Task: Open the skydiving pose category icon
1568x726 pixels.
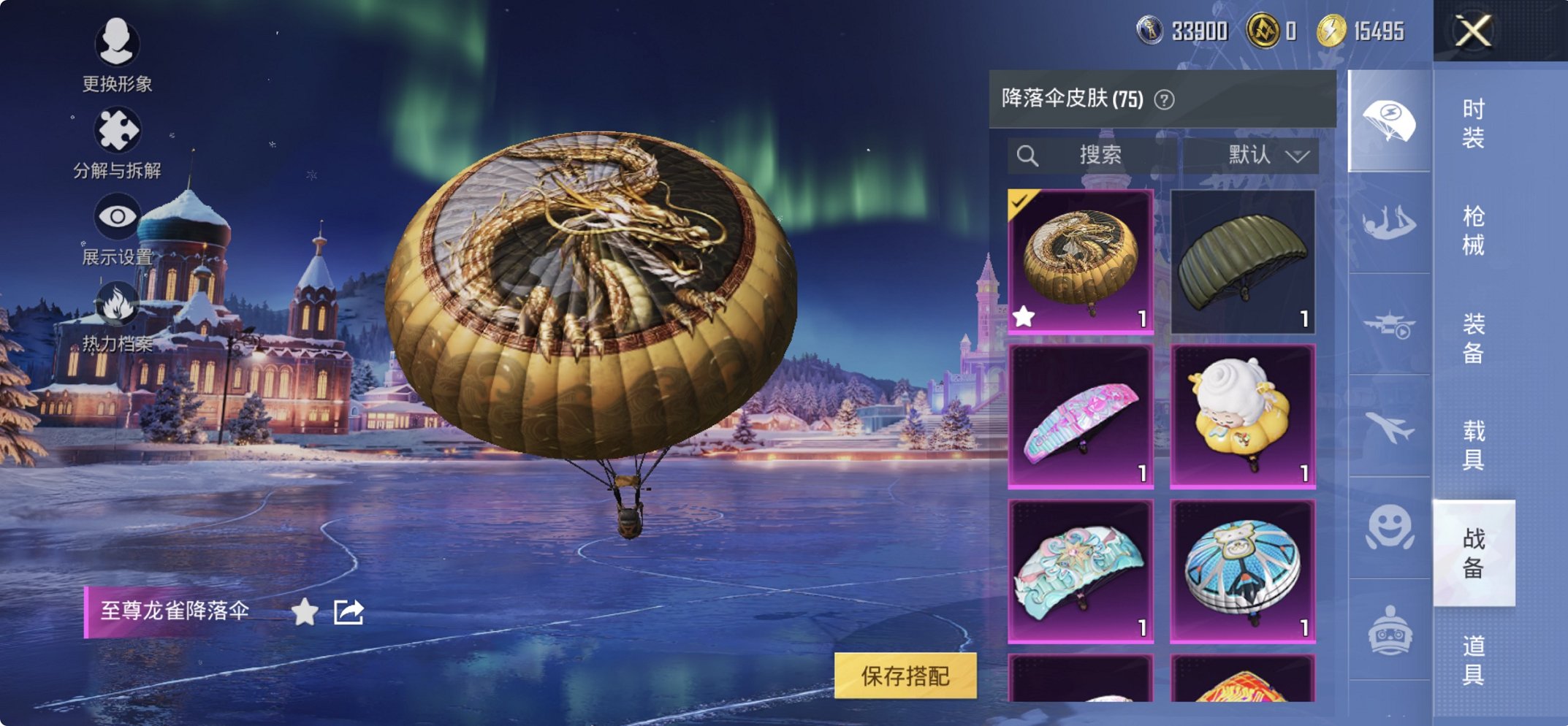Action: [1390, 223]
